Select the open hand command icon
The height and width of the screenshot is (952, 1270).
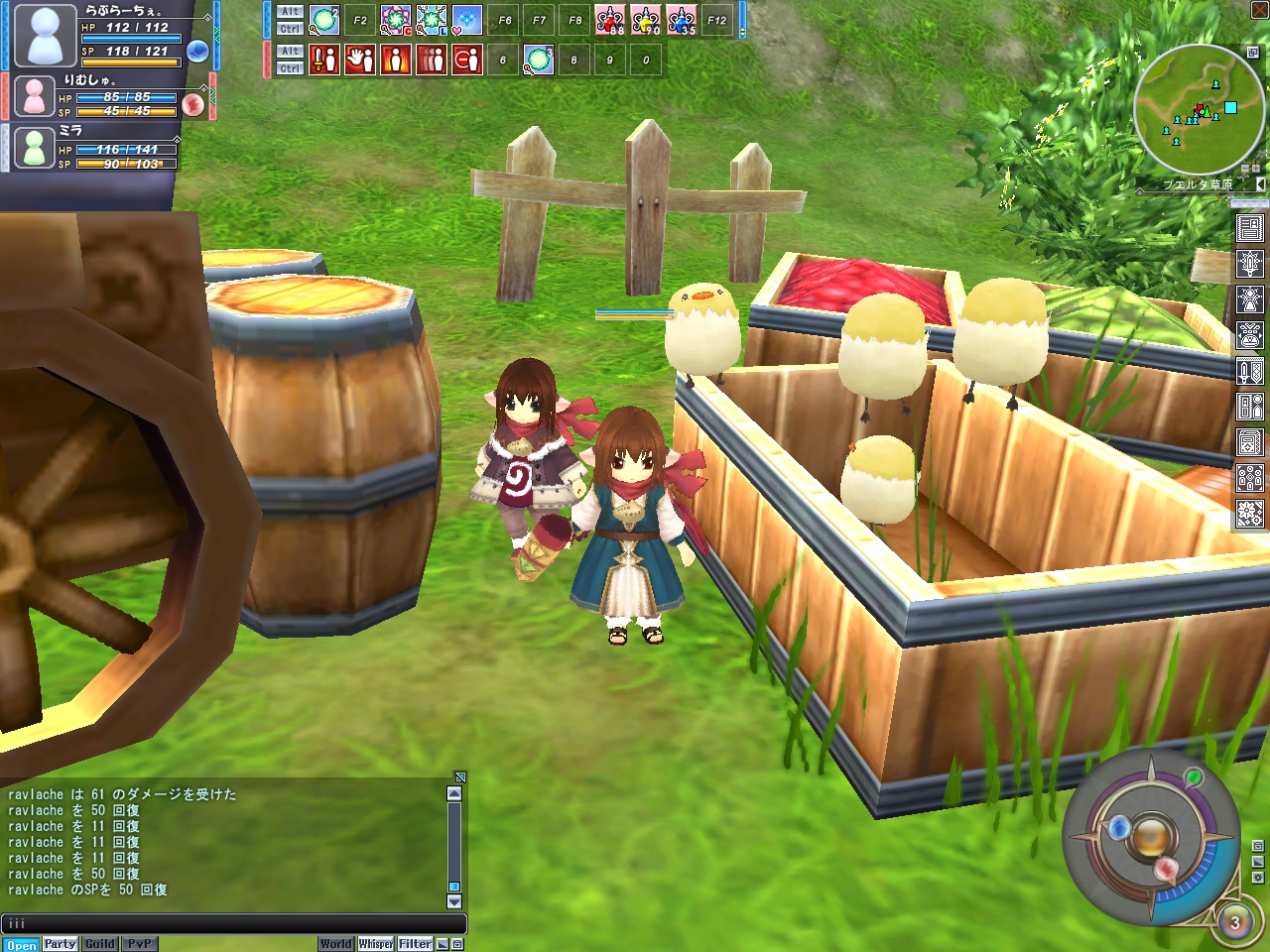pyautogui.click(x=360, y=59)
